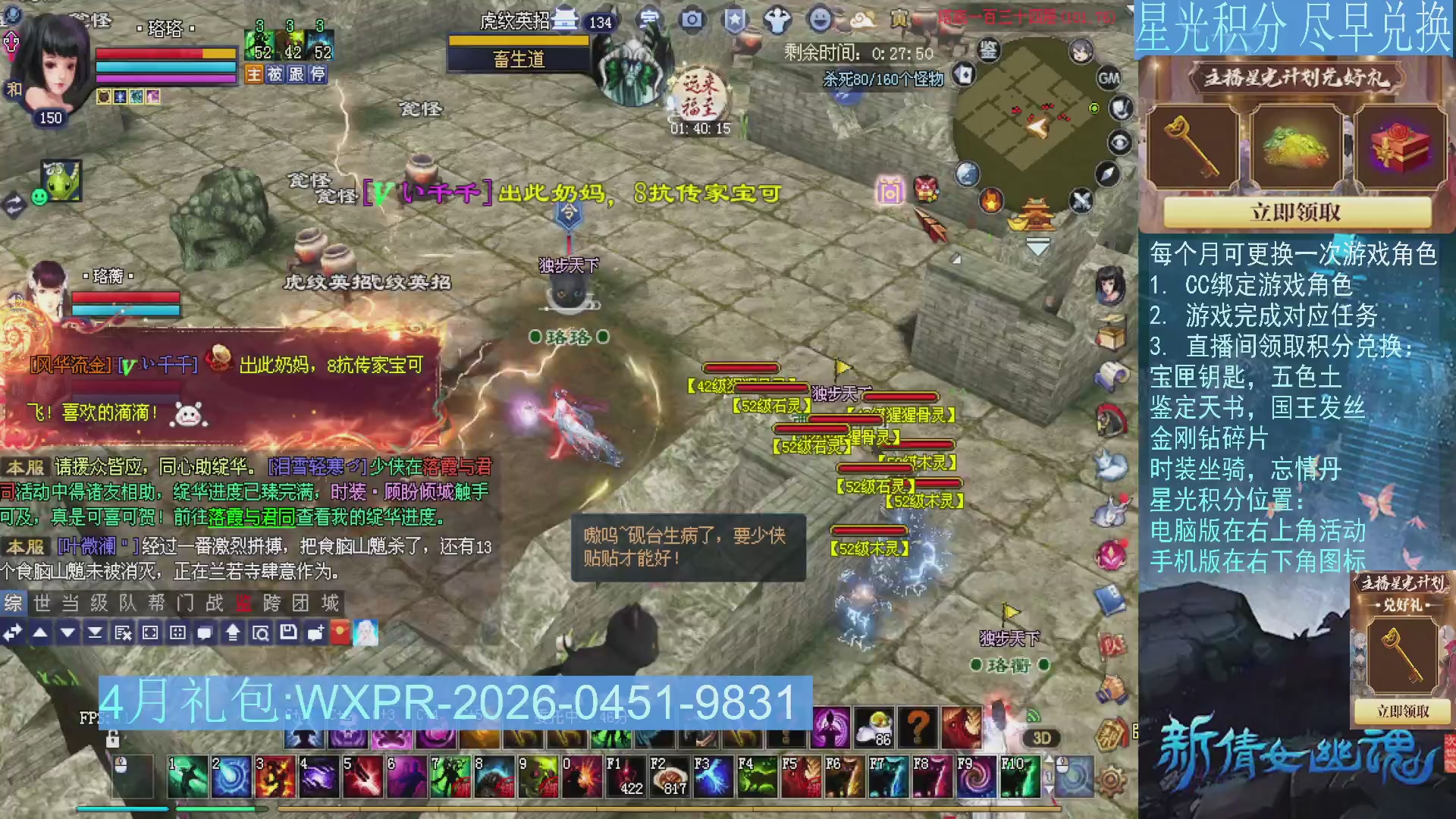Enable pet 跟 follow mode
The height and width of the screenshot is (819, 1456).
pyautogui.click(x=297, y=74)
